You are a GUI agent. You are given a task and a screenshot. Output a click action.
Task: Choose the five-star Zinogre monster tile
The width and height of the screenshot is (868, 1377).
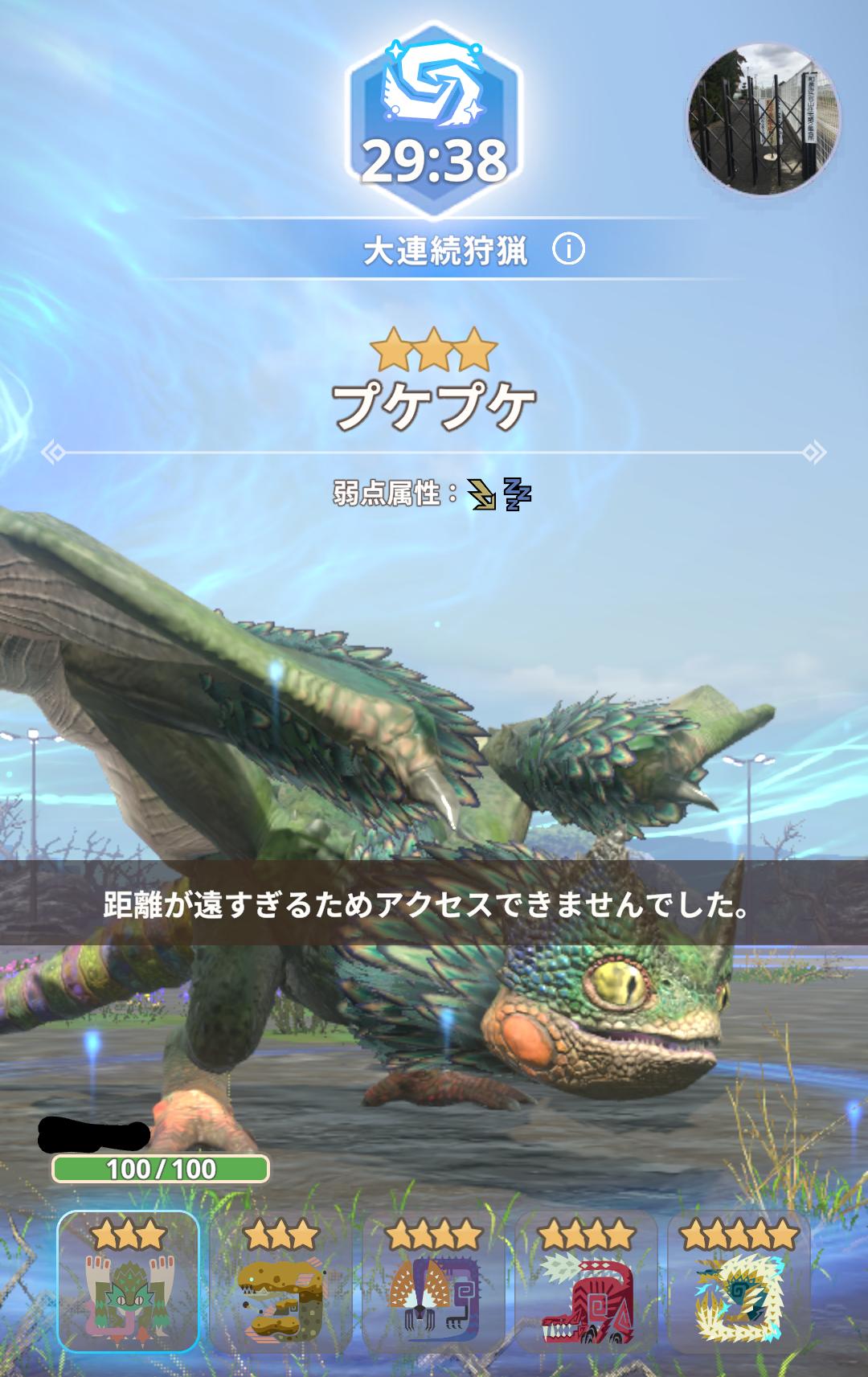coord(739,1284)
